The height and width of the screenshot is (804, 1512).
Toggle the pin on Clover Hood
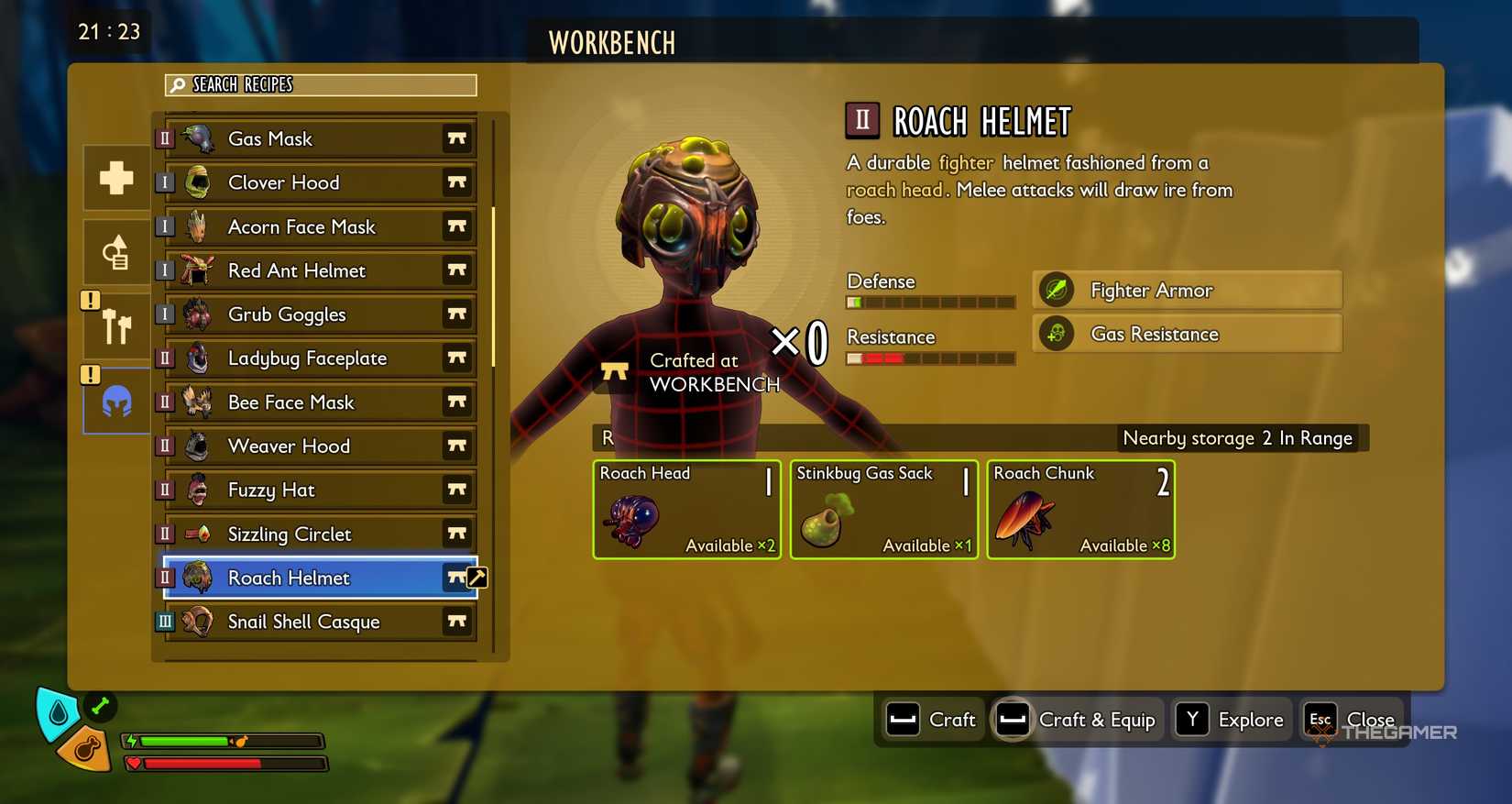pyautogui.click(x=457, y=182)
